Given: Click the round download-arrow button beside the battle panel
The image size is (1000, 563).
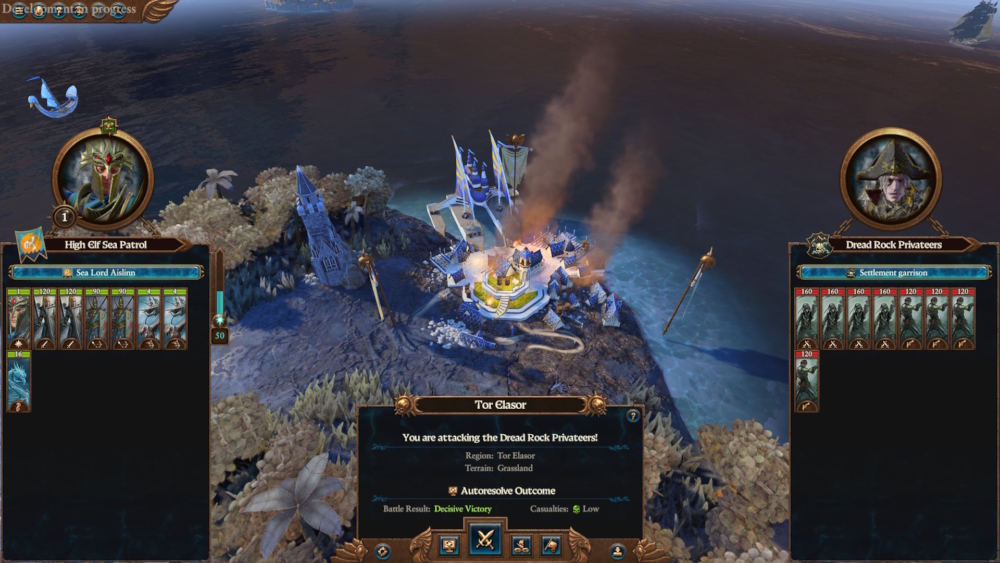Looking at the screenshot, I should point(617,550).
